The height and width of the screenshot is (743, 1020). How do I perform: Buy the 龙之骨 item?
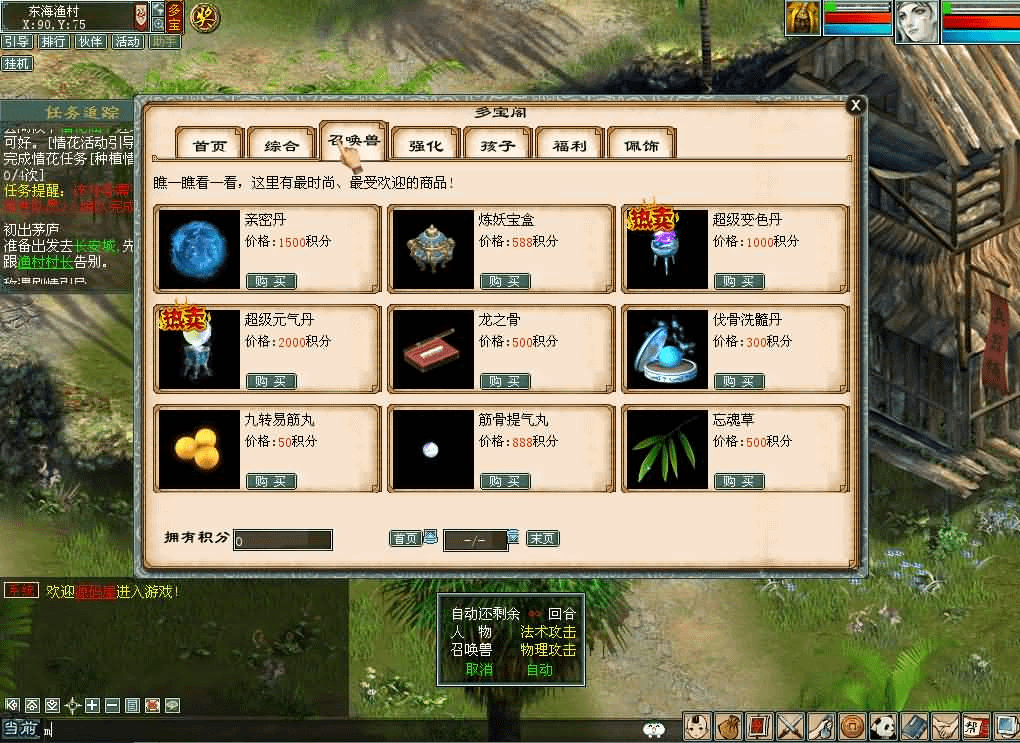coord(505,381)
